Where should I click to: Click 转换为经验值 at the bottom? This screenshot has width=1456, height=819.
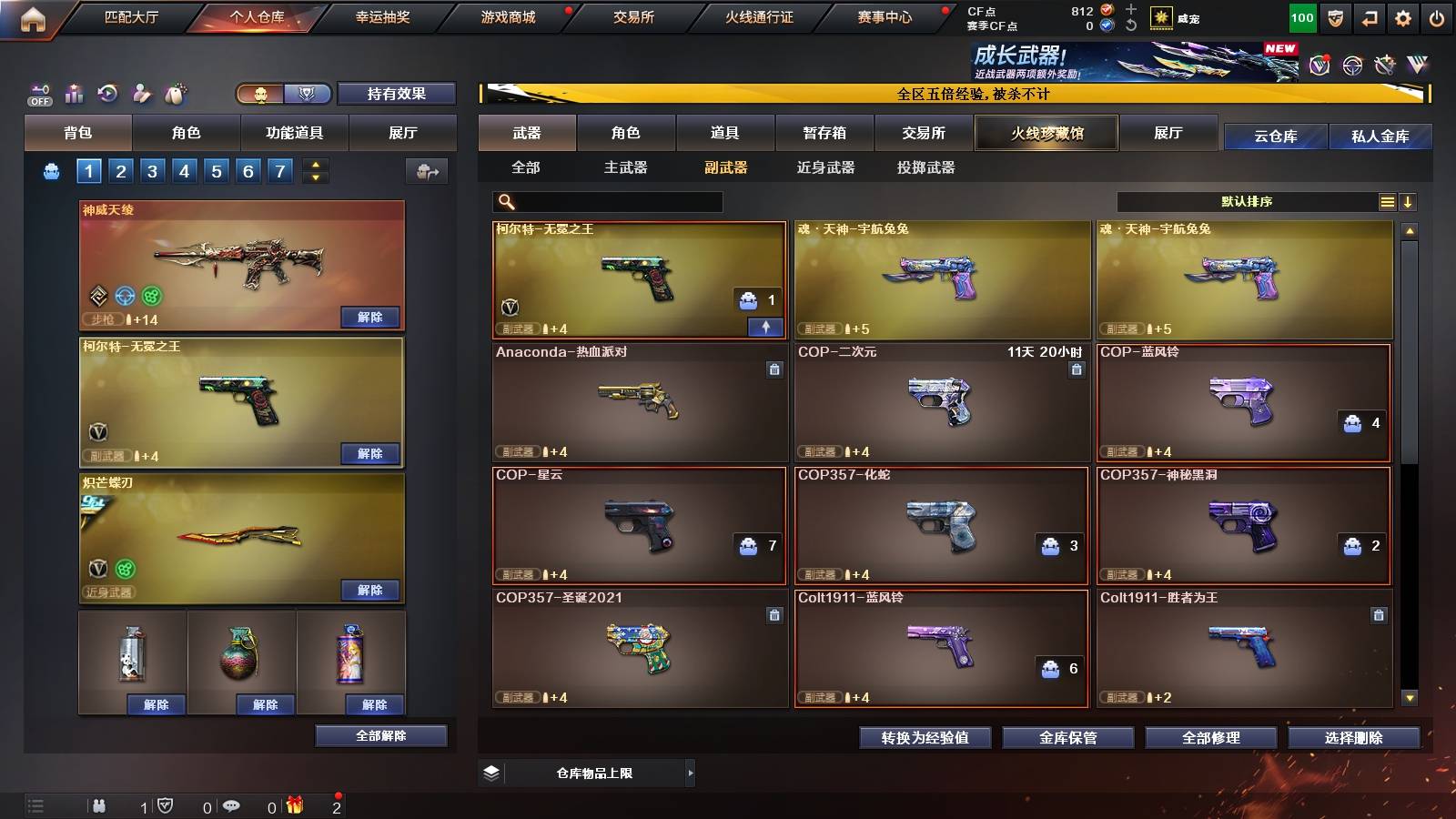point(927,738)
